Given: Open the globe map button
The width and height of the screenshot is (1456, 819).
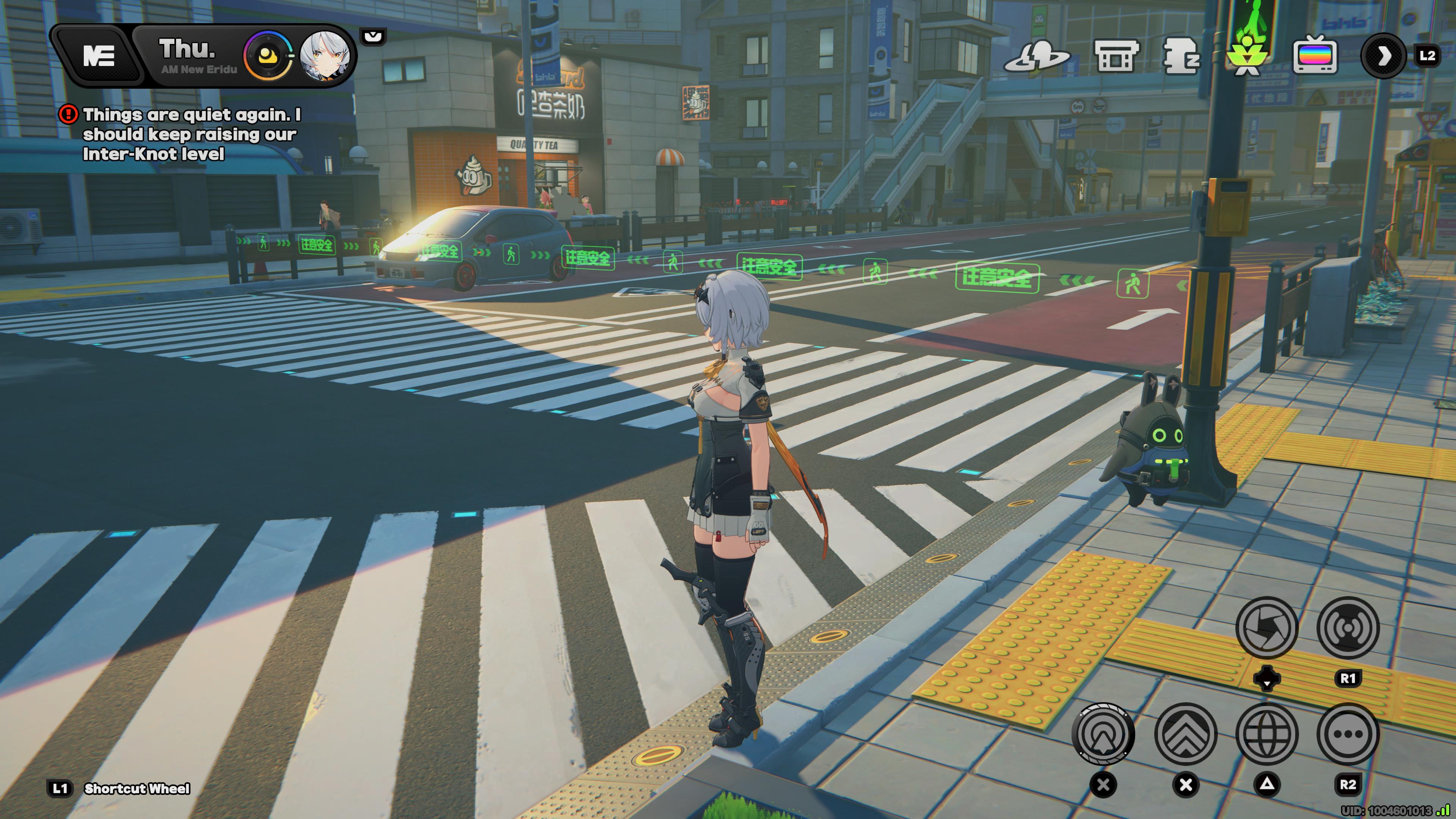Looking at the screenshot, I should pyautogui.click(x=1267, y=734).
